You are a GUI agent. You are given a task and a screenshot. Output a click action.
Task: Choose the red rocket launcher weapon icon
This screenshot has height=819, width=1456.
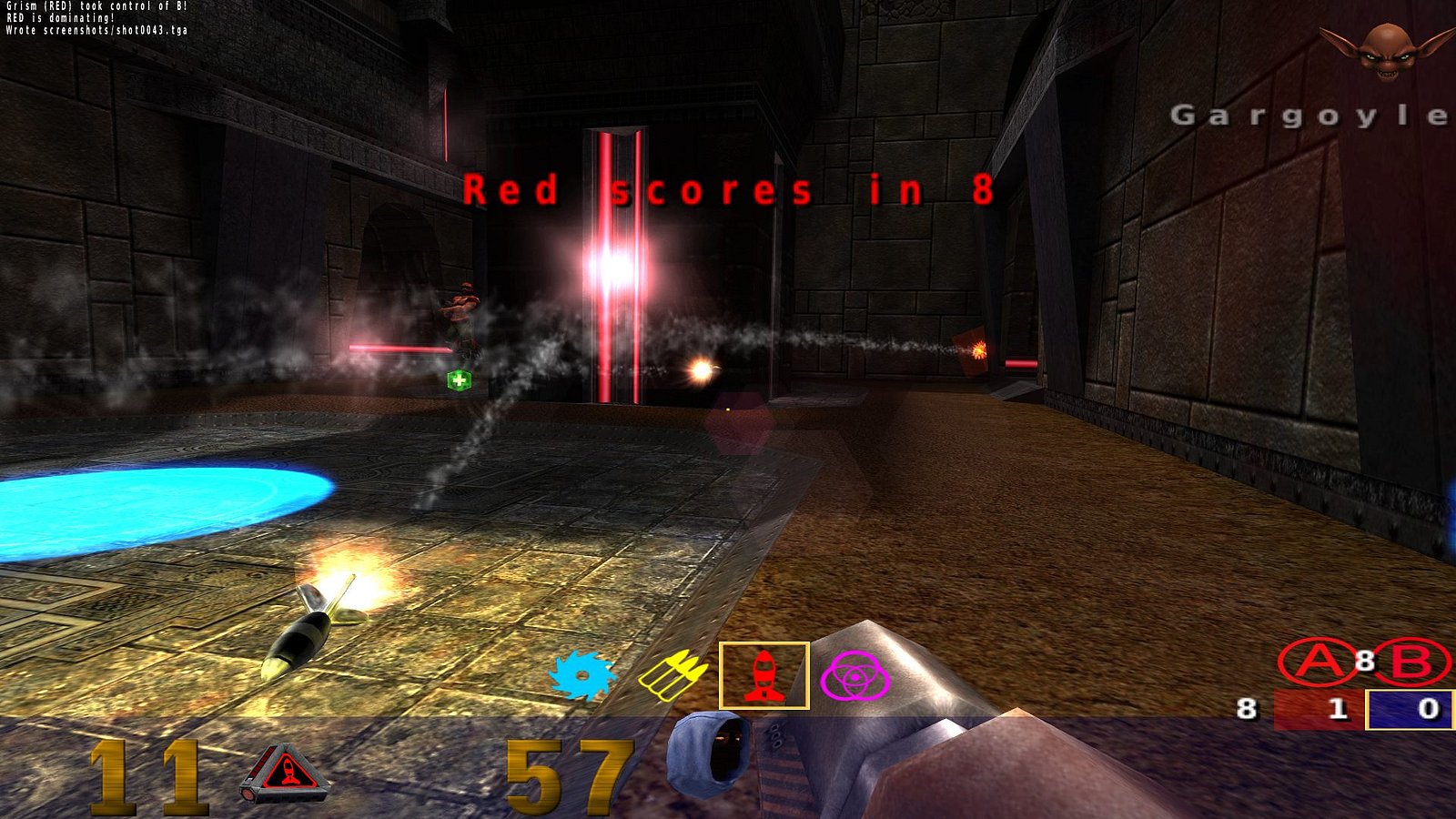[x=763, y=676]
